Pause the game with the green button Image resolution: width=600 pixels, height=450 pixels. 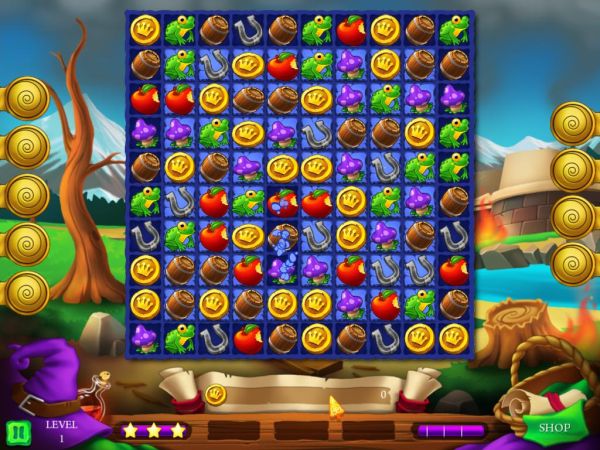tap(17, 432)
